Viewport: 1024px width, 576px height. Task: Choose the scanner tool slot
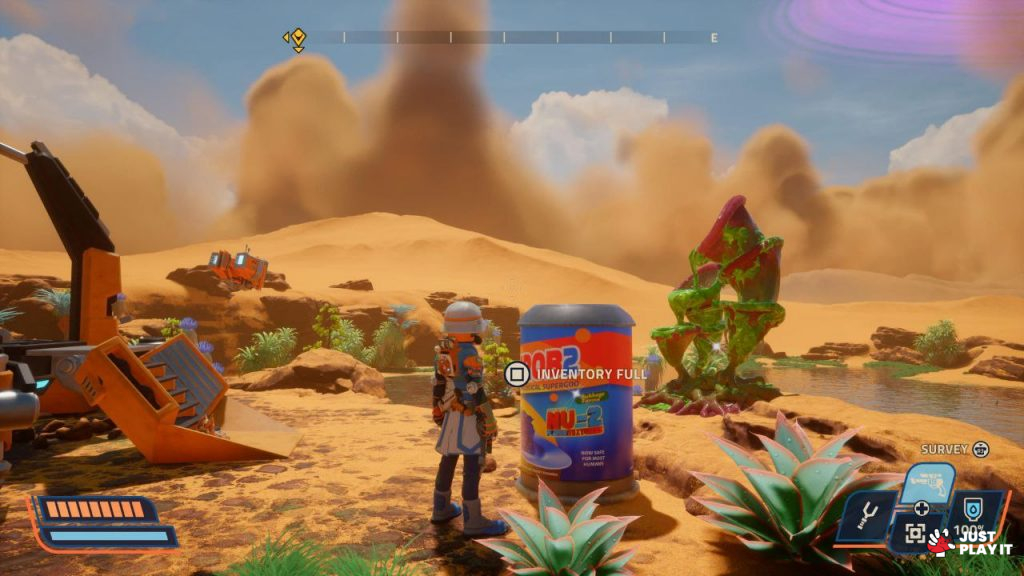tap(914, 534)
